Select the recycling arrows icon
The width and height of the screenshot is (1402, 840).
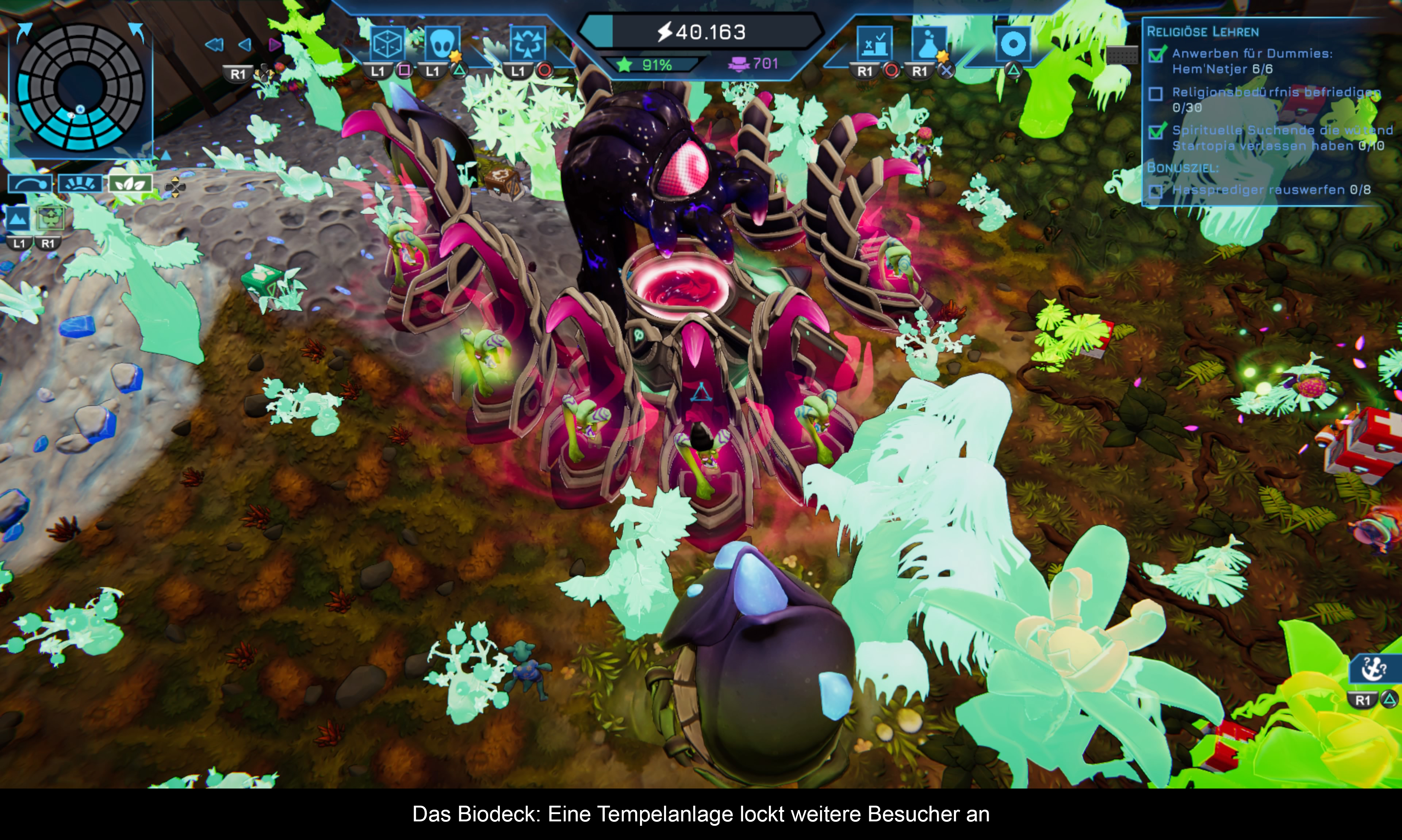[527, 43]
